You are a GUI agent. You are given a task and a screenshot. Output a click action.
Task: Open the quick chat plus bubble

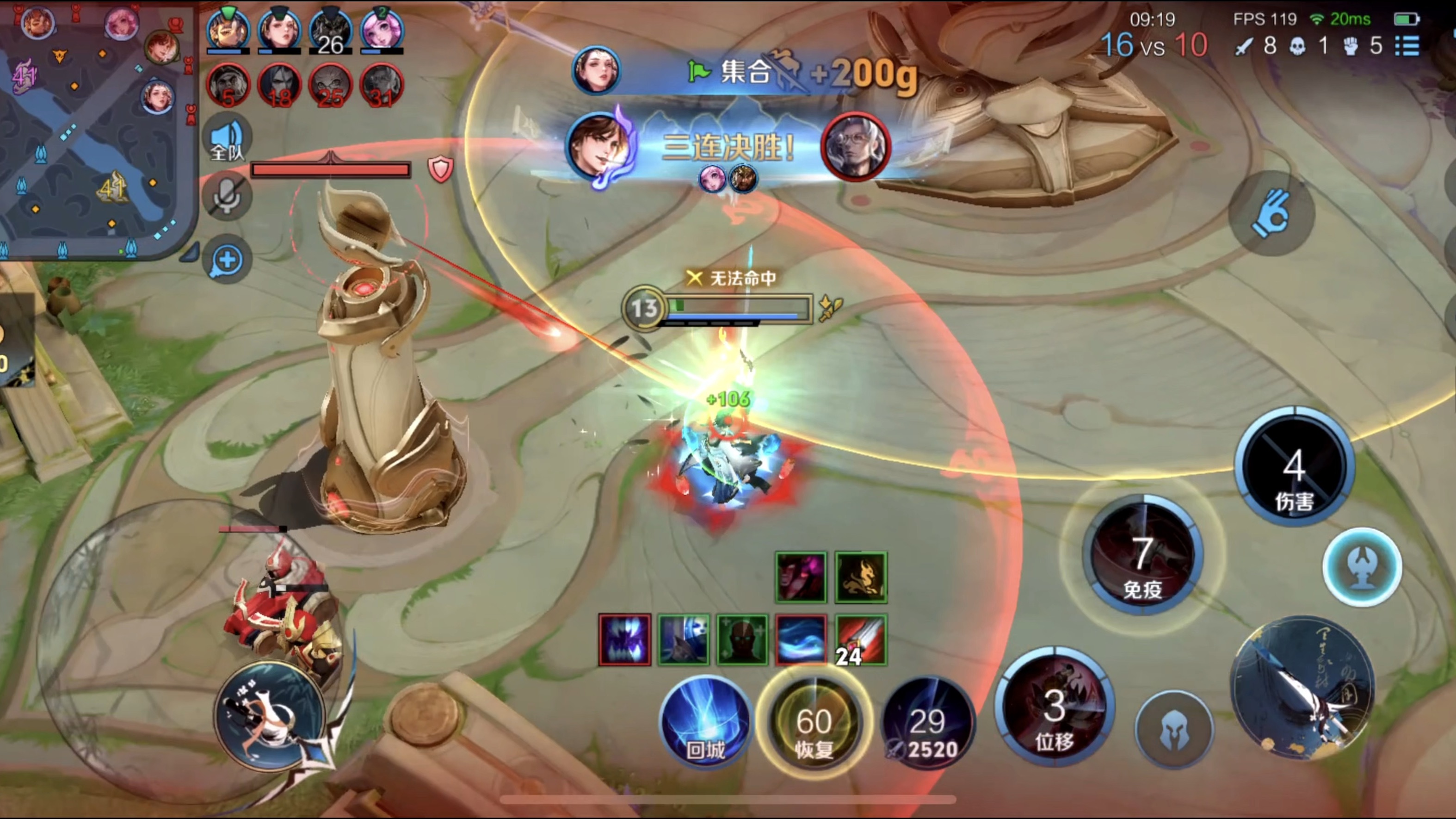tap(227, 260)
